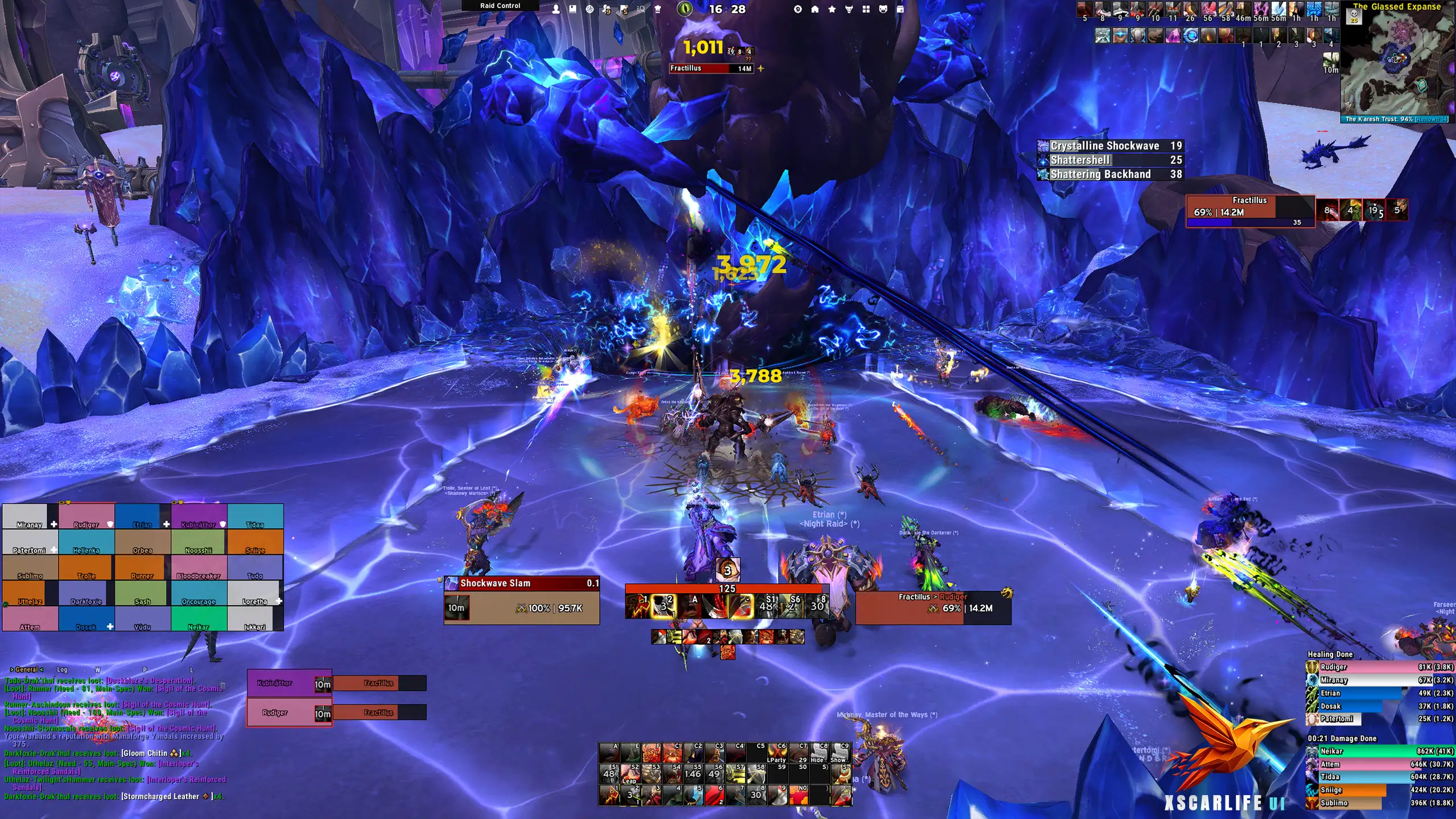Open the character info icon in top bar
Image resolution: width=1456 pixels, height=819 pixels.
[556, 9]
